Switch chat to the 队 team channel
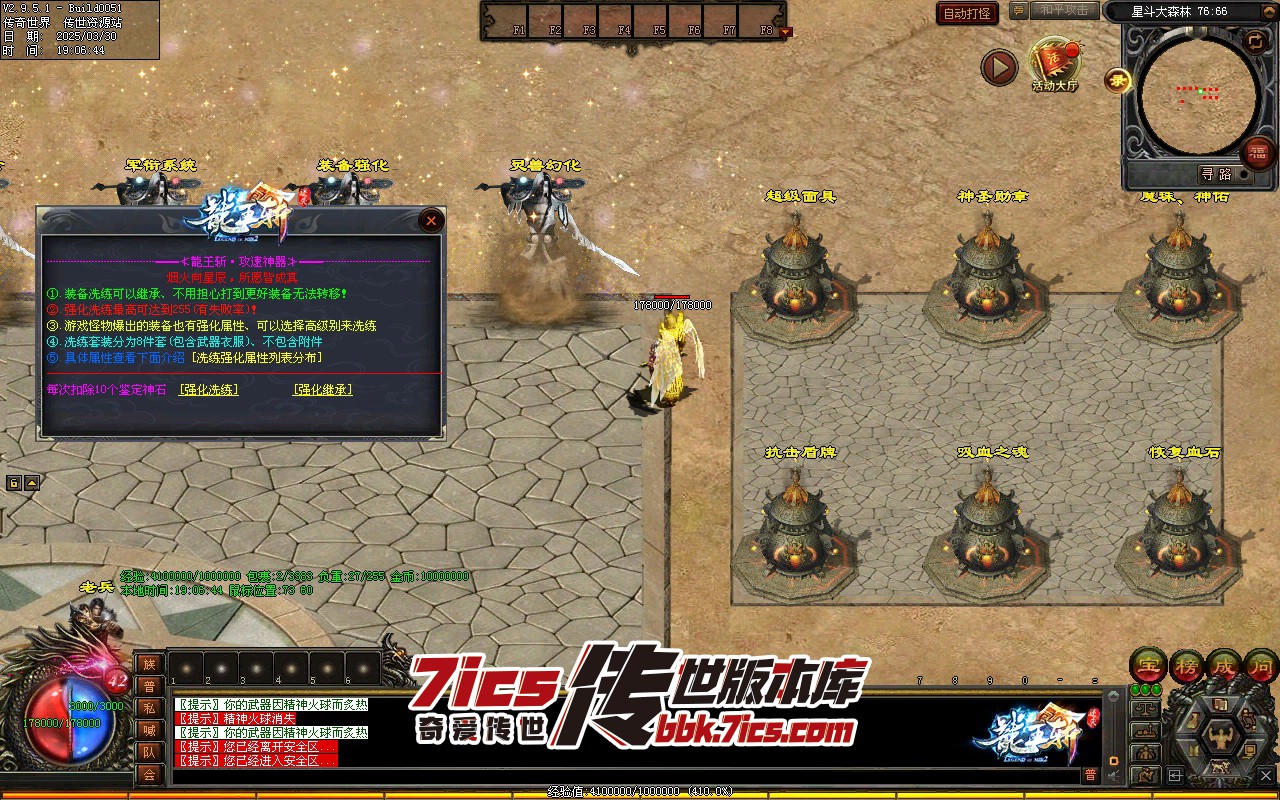1280x800 pixels. coord(149,752)
